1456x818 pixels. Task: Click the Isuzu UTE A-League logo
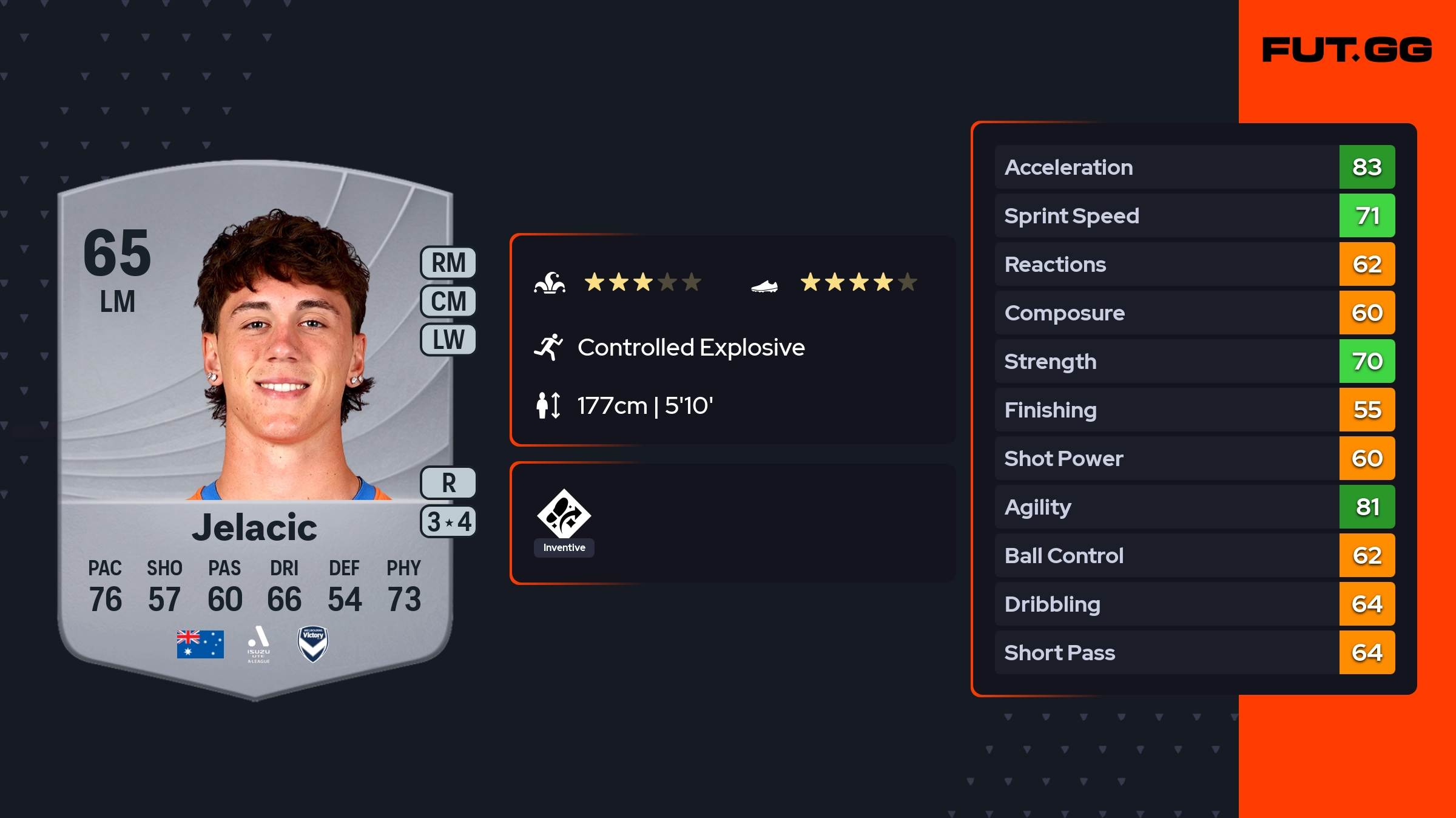pyautogui.click(x=258, y=644)
